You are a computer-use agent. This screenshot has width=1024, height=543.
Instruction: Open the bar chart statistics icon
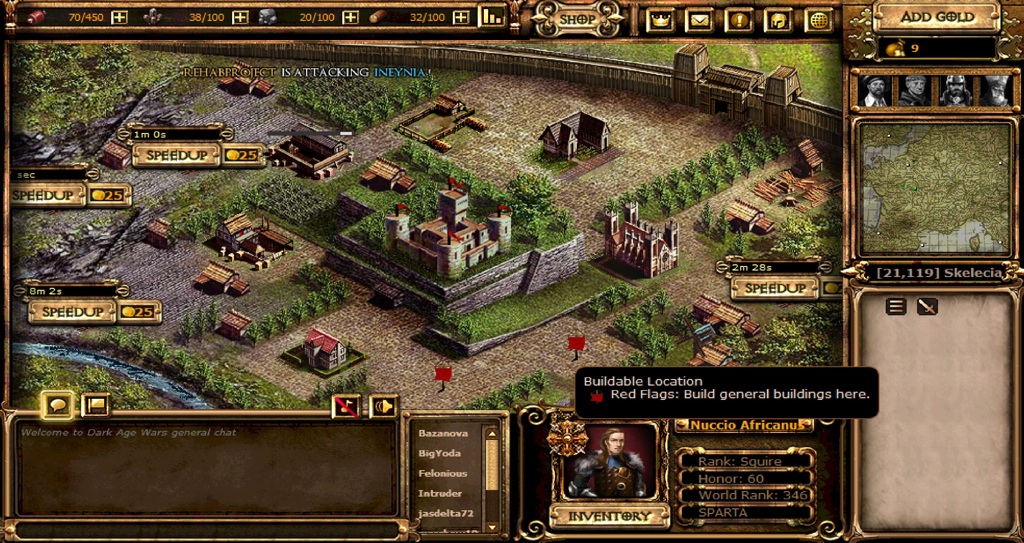pos(492,17)
